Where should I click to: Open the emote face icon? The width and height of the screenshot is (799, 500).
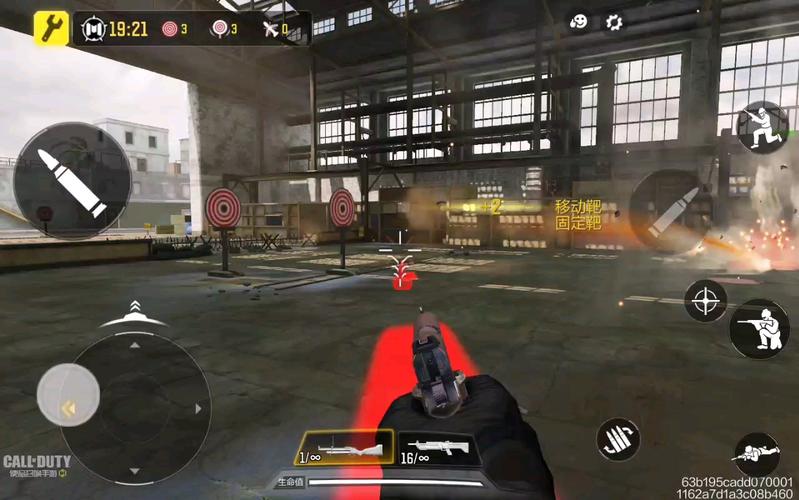[x=579, y=22]
